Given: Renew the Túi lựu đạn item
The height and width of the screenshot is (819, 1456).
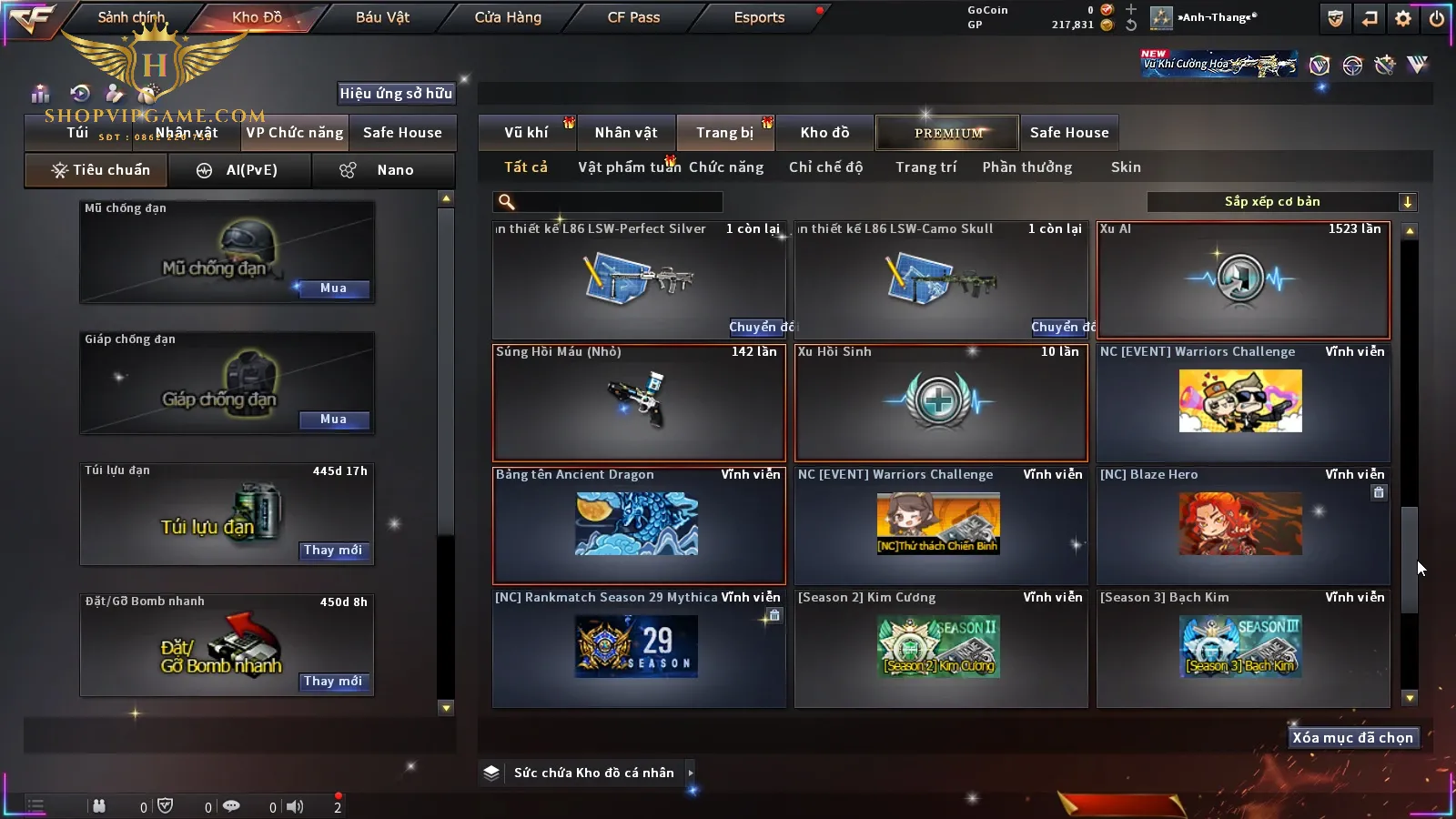Looking at the screenshot, I should 333,551.
